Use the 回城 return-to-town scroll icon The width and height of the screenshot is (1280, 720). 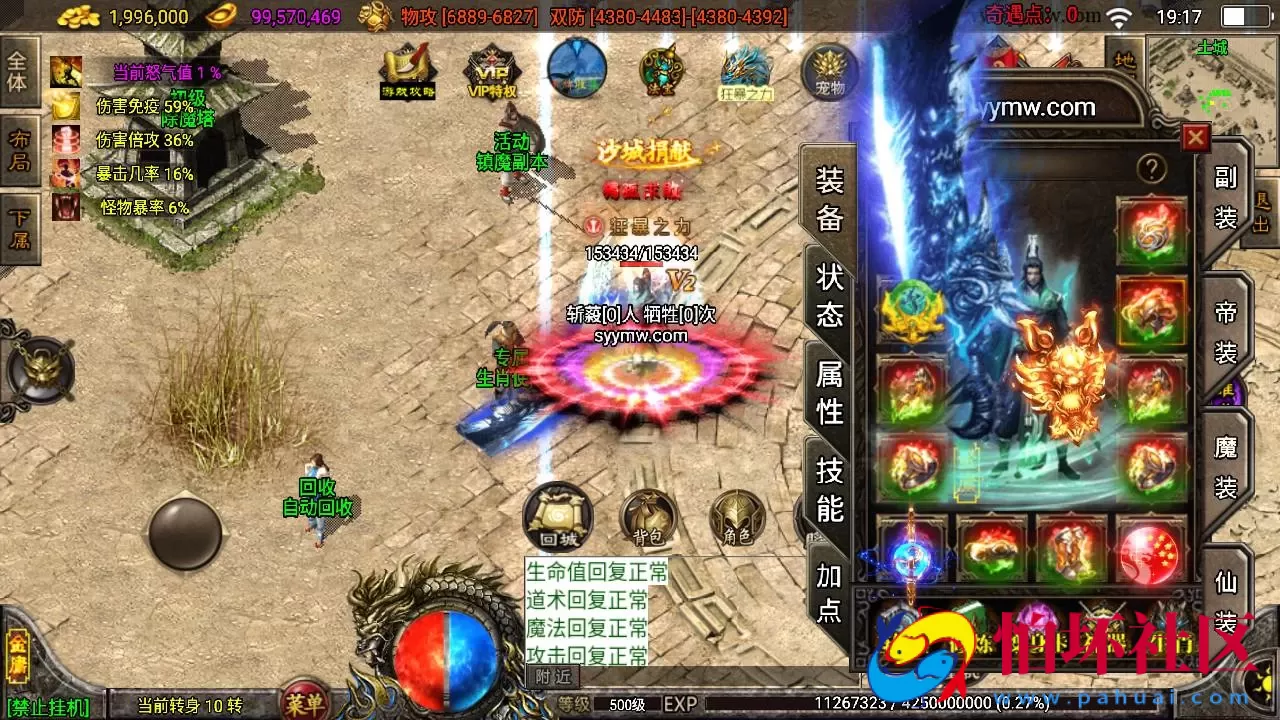click(x=556, y=516)
